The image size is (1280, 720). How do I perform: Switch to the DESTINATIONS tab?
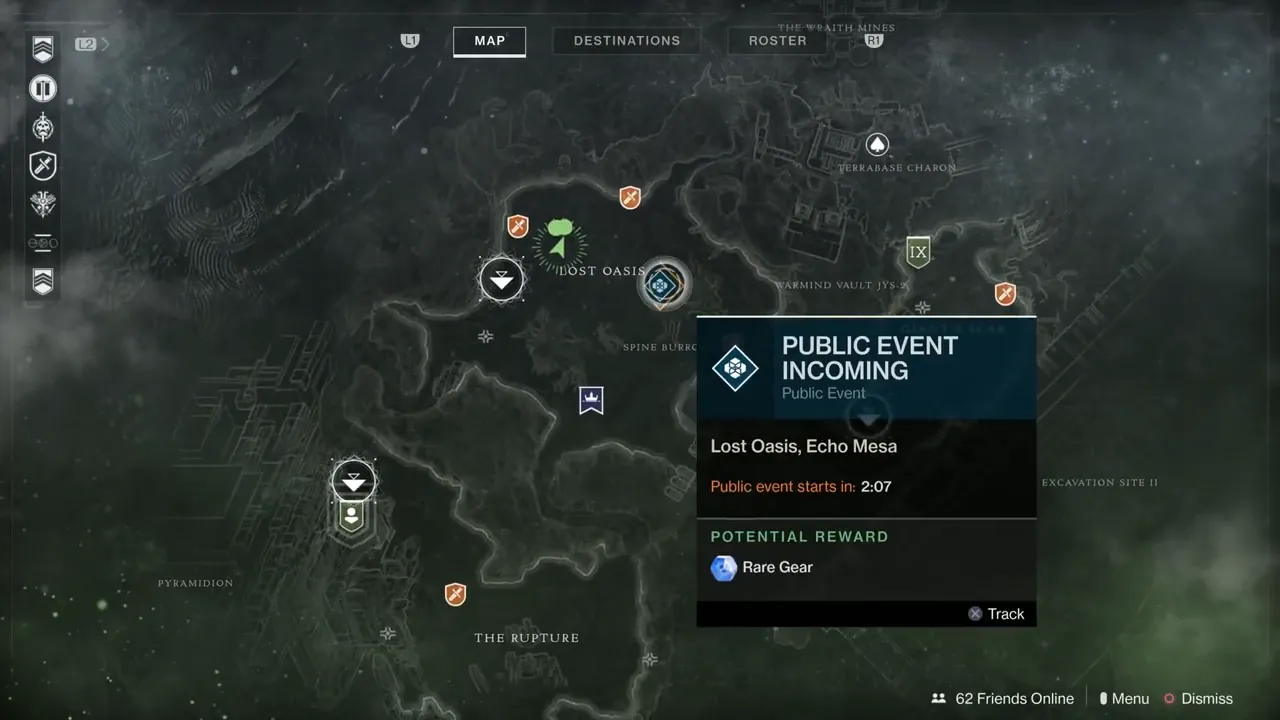[626, 40]
